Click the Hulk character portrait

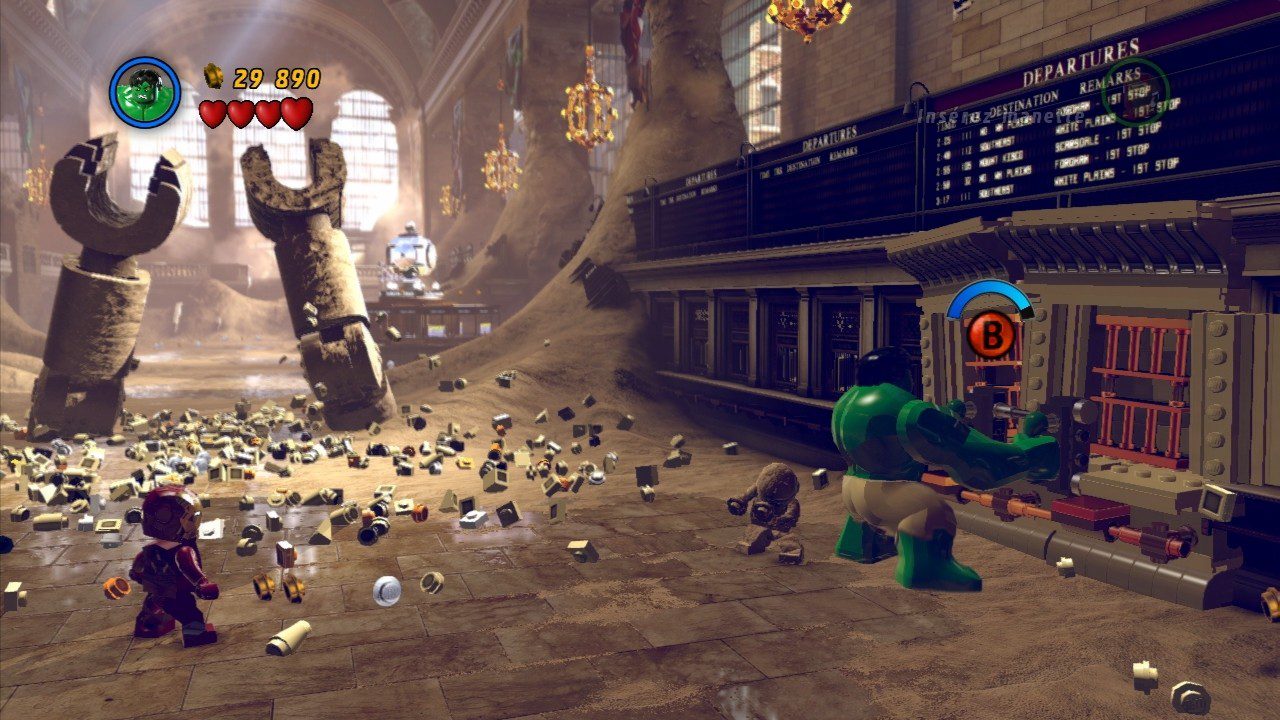[145, 92]
